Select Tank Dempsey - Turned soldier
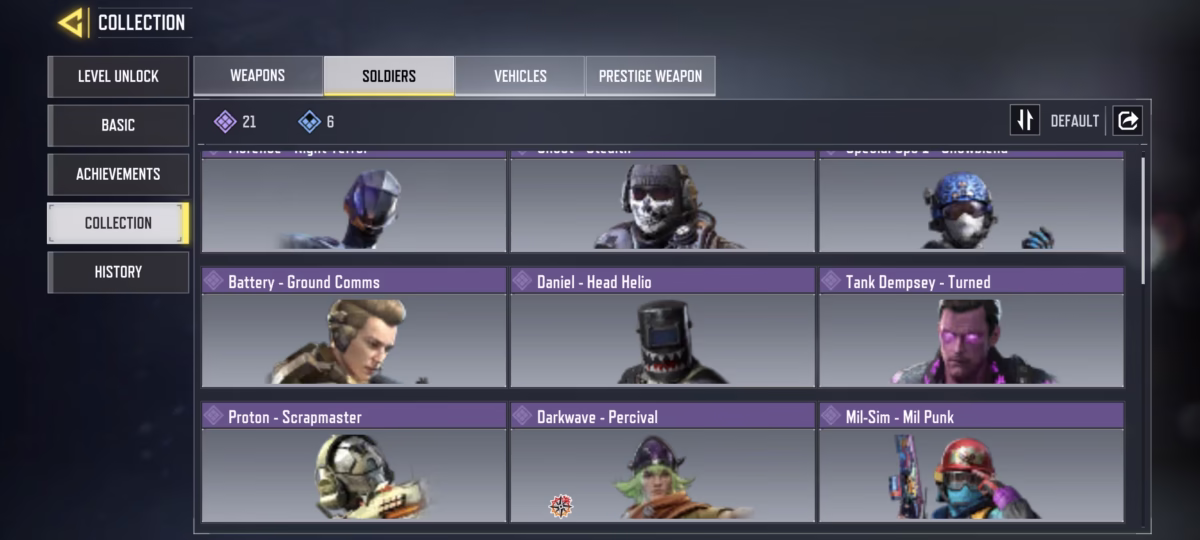This screenshot has height=540, width=1200. point(971,327)
